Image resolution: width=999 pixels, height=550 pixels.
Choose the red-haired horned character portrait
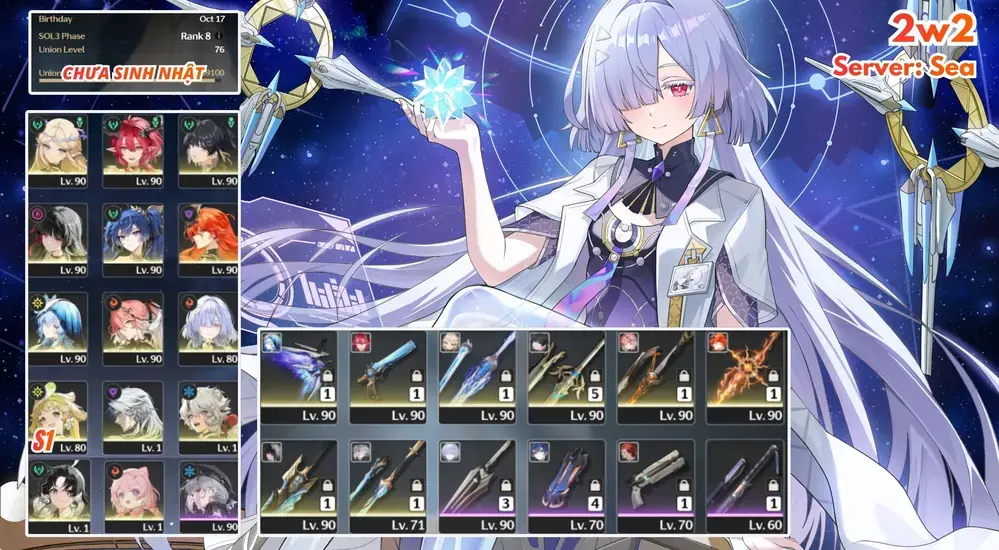point(132,147)
